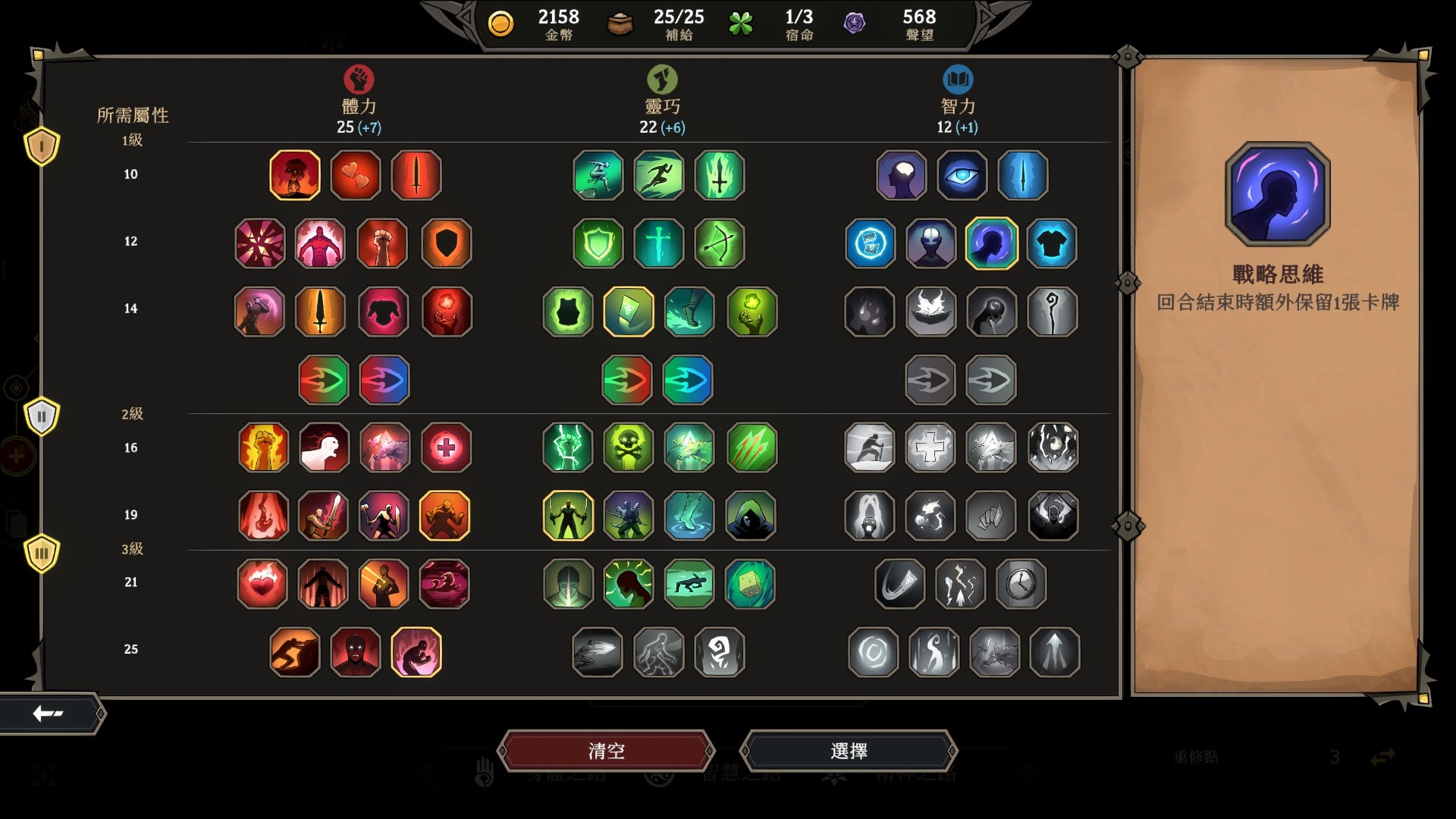Select the green skull and crossbones skill
This screenshot has width=1456, height=819.
tap(629, 447)
